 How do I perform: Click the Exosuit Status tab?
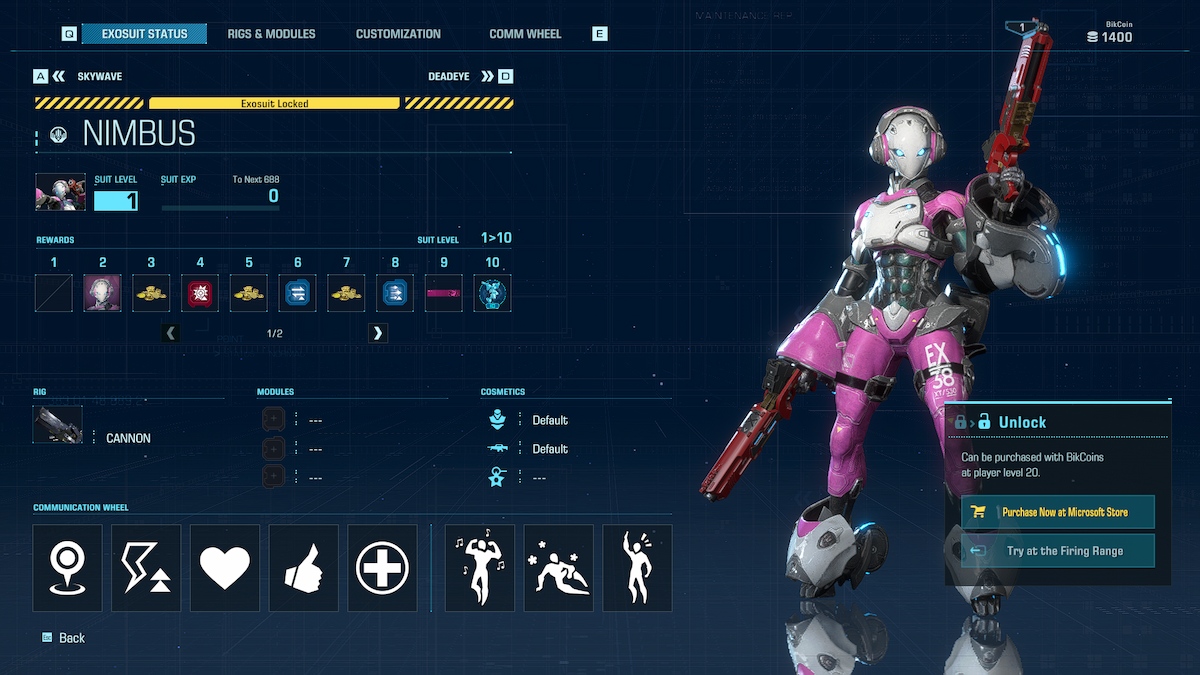coord(144,34)
